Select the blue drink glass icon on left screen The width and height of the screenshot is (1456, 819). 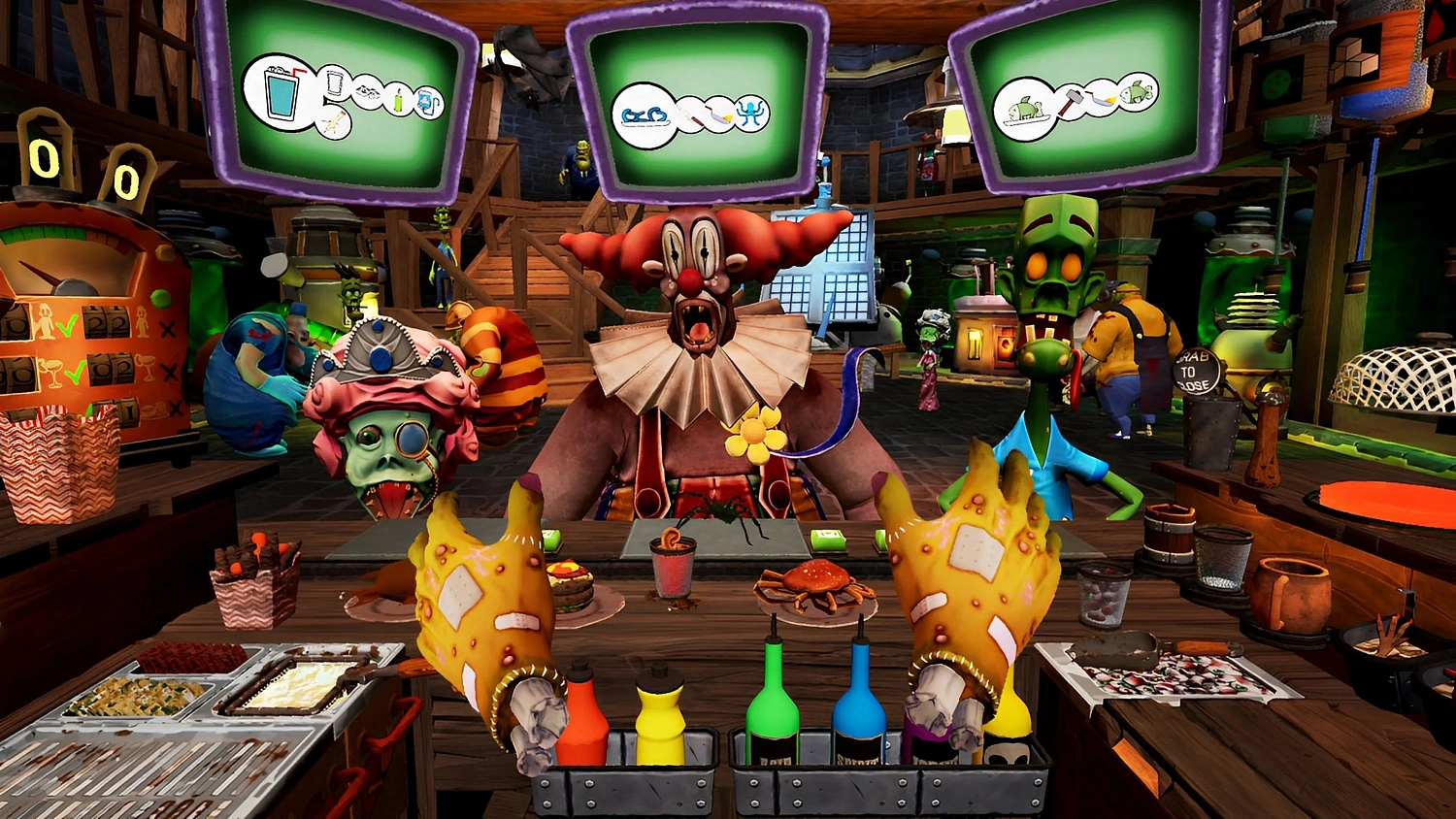coord(280,91)
